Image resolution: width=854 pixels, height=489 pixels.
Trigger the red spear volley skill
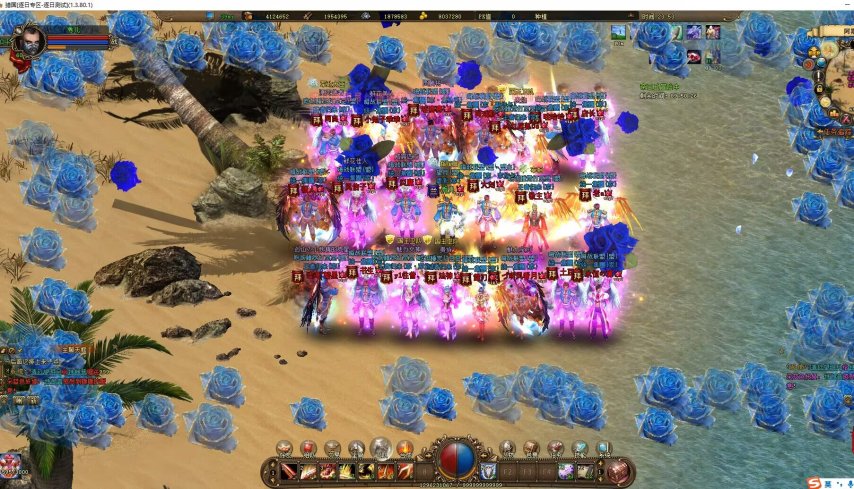[404, 471]
